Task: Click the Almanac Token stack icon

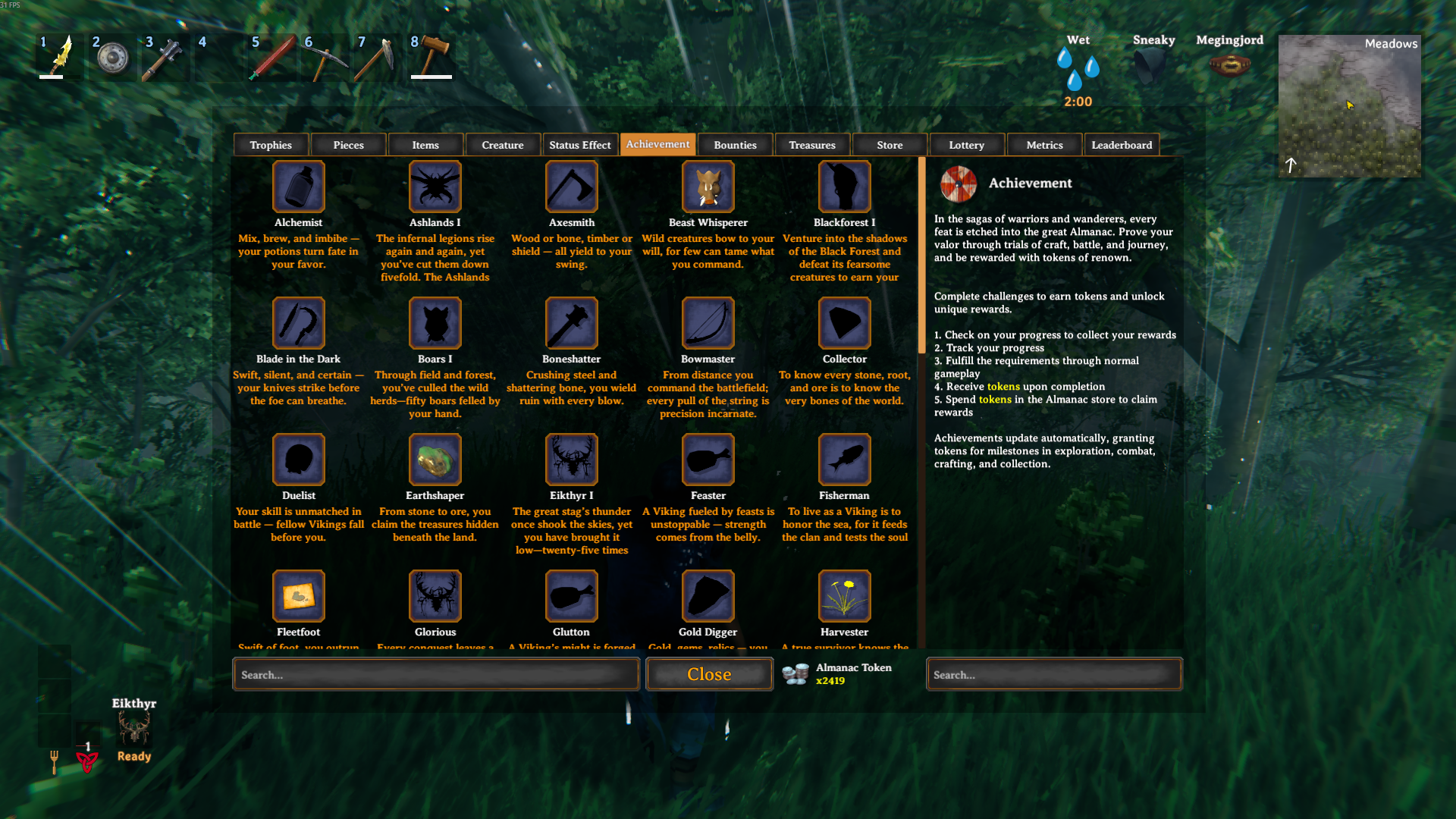Action: pos(795,673)
